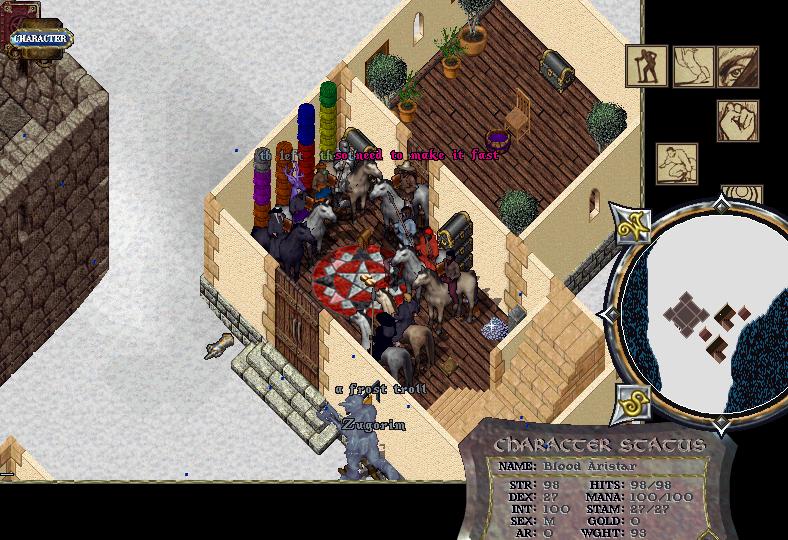Activate the eye skill icon

coord(737,66)
